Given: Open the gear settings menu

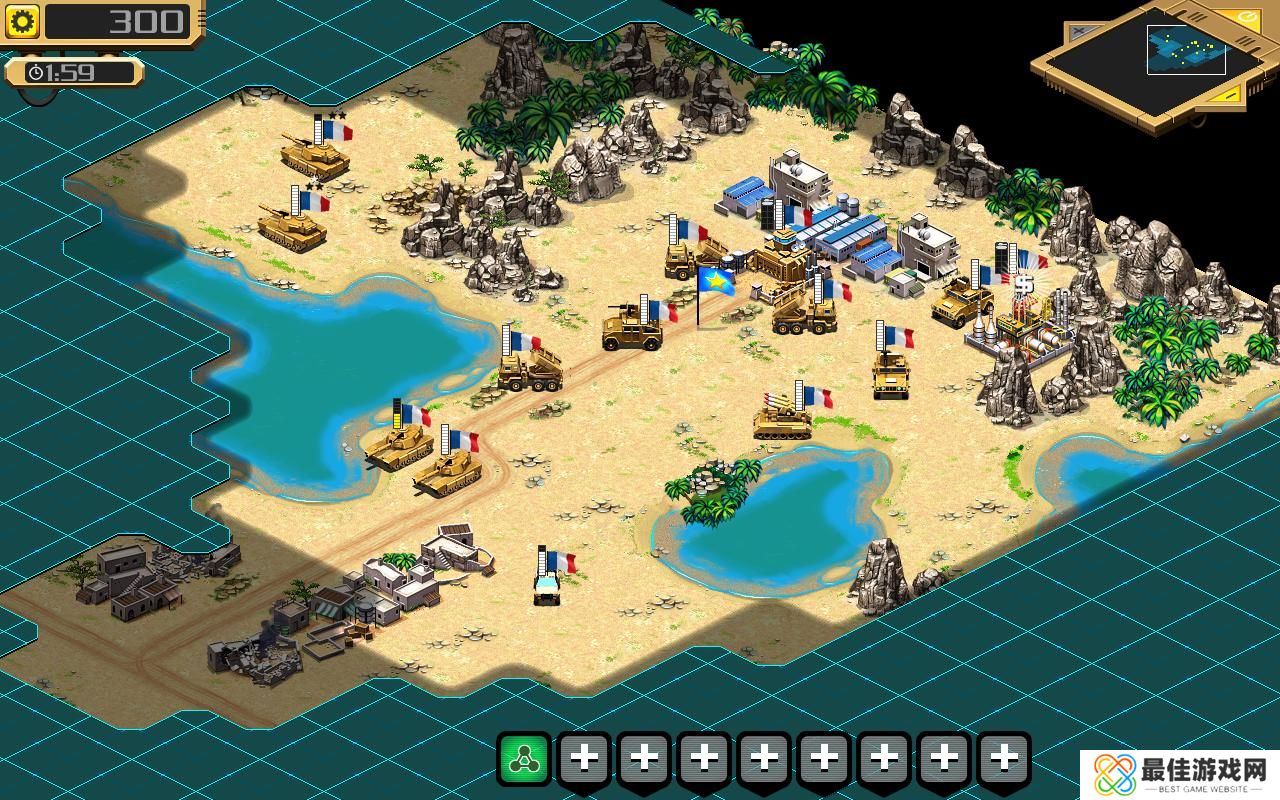Looking at the screenshot, I should (22, 21).
